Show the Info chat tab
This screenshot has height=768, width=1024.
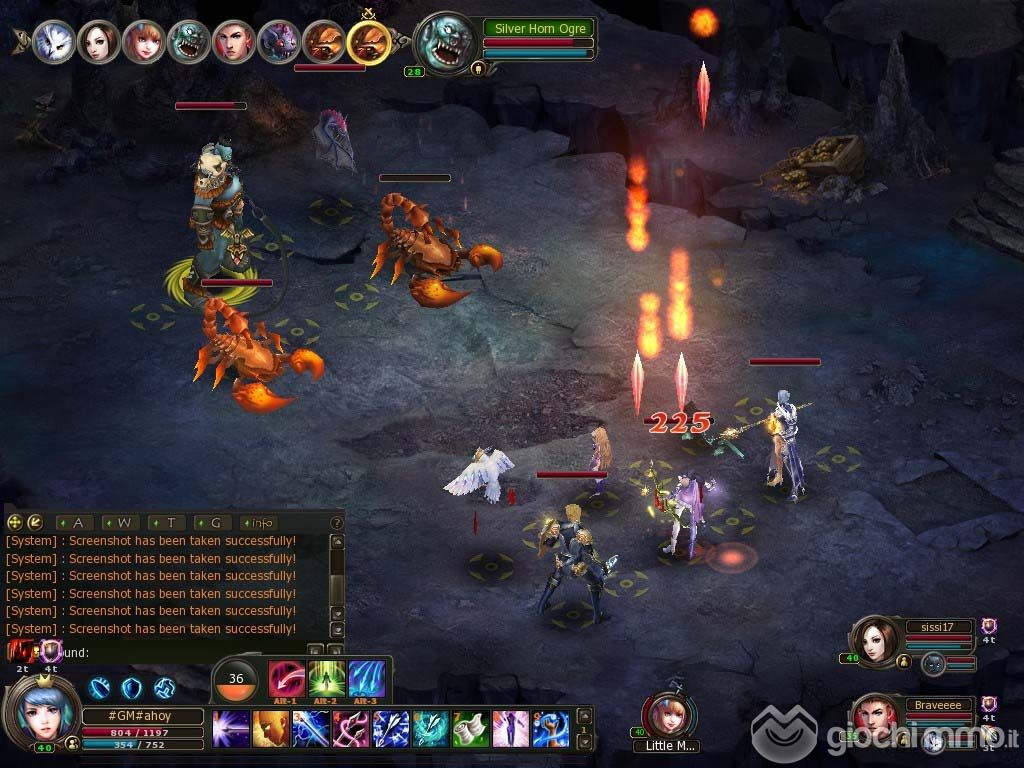[x=260, y=522]
